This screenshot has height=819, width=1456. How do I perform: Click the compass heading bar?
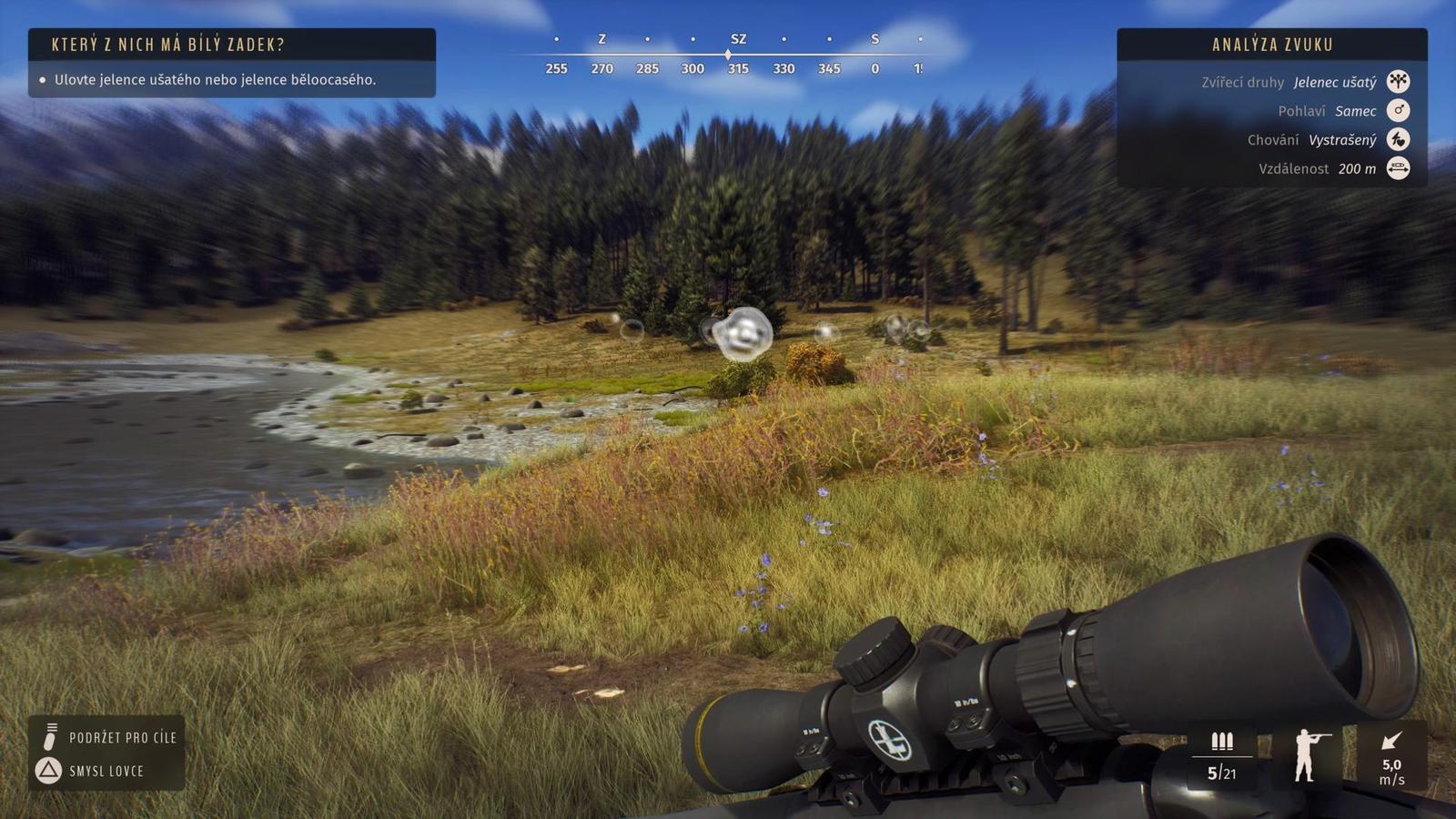[x=738, y=55]
